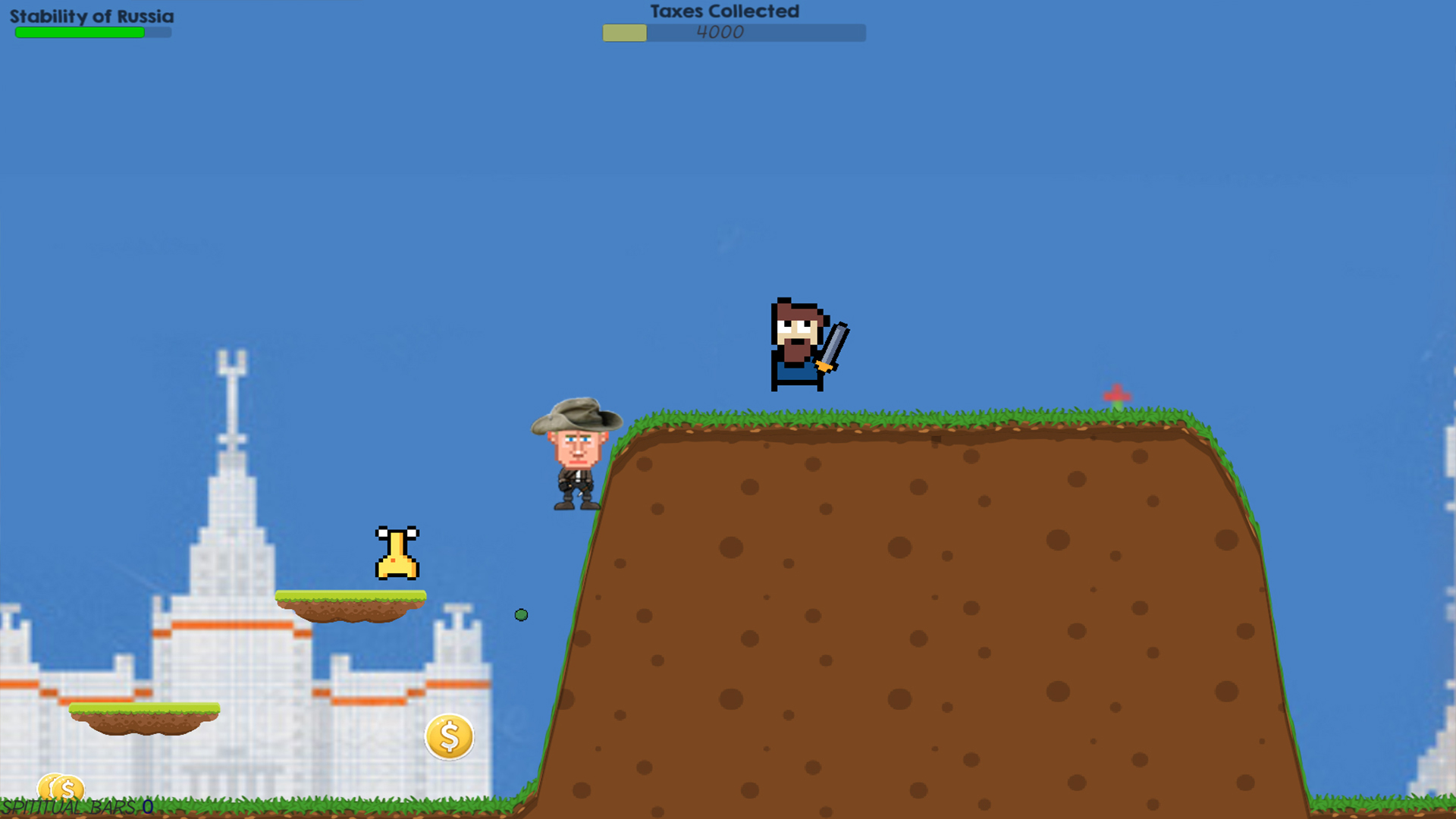Screen dimensions: 1456x819
Task: Click the character's brown bucket hat
Action: pyautogui.click(x=578, y=417)
